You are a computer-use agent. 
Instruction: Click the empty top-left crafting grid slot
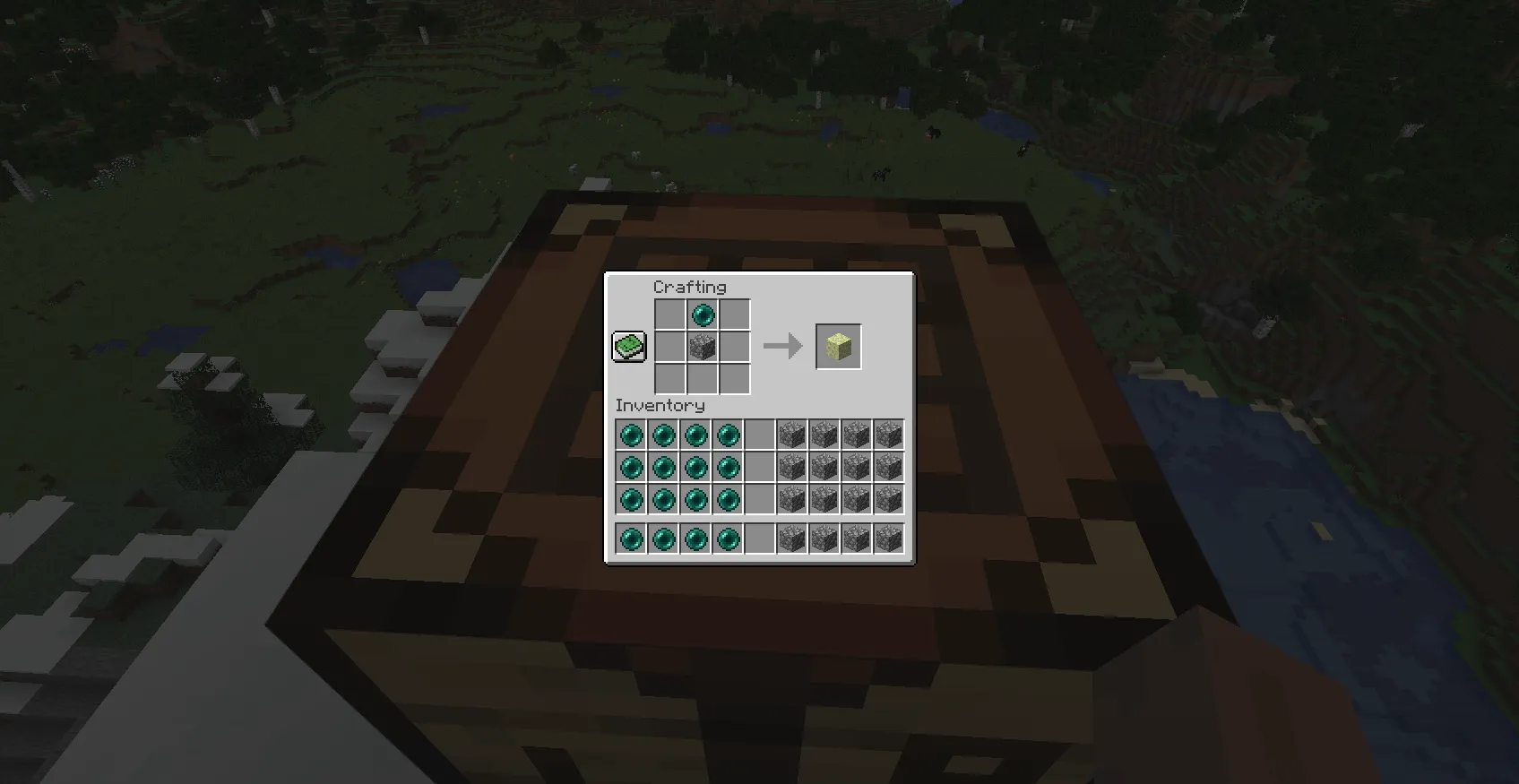pyautogui.click(x=670, y=314)
